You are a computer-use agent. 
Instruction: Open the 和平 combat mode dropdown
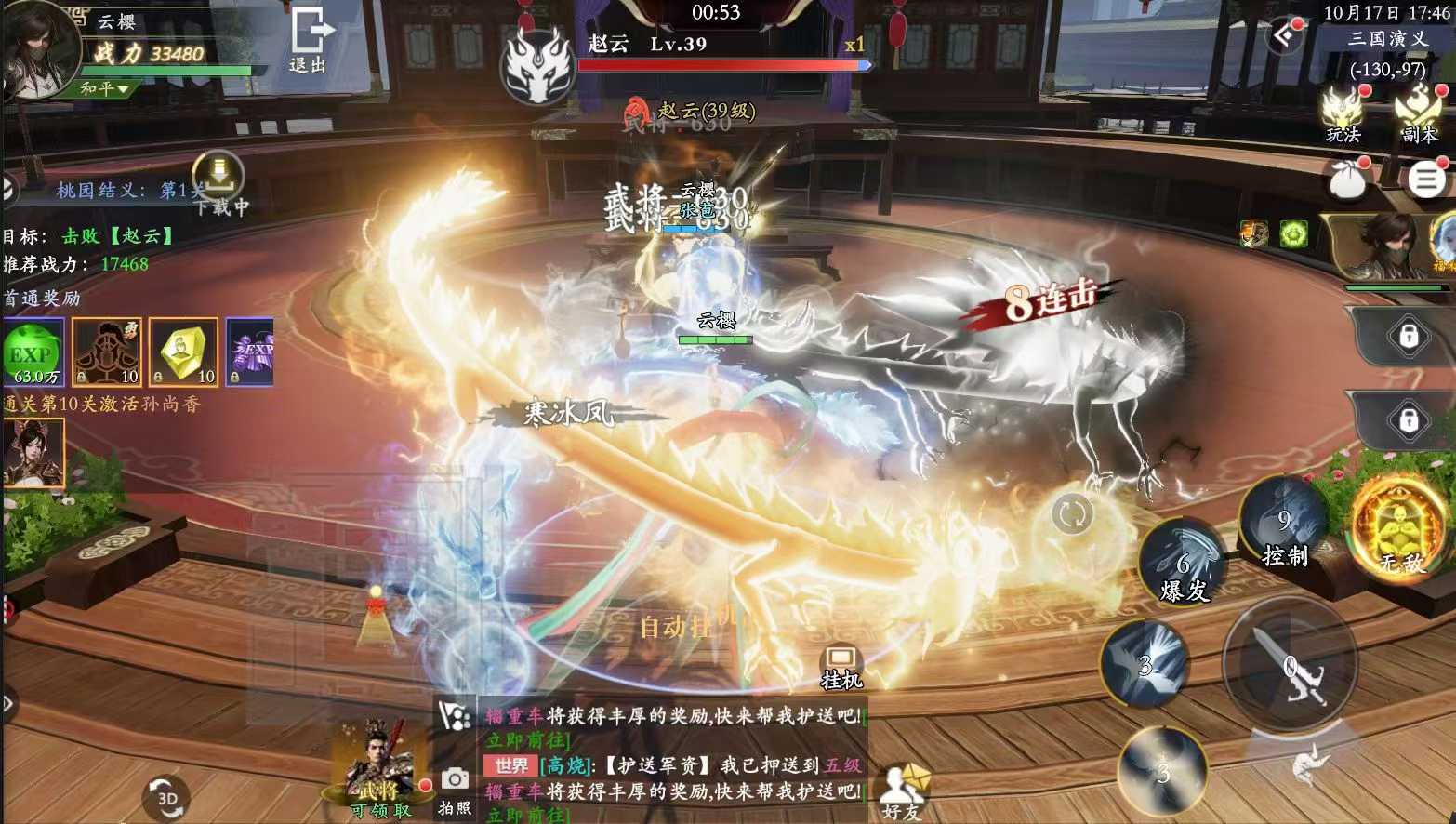[103, 89]
